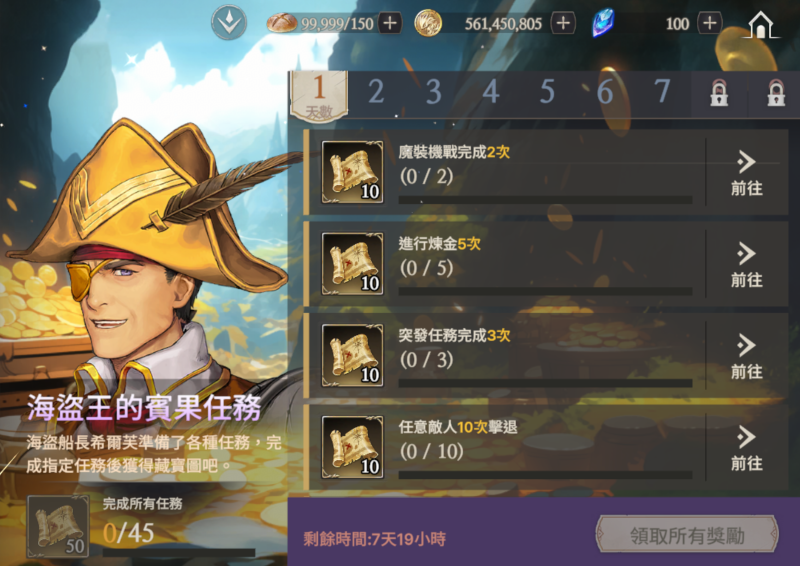Select the day 1 tab
Viewport: 800px width, 566px height.
(x=319, y=94)
